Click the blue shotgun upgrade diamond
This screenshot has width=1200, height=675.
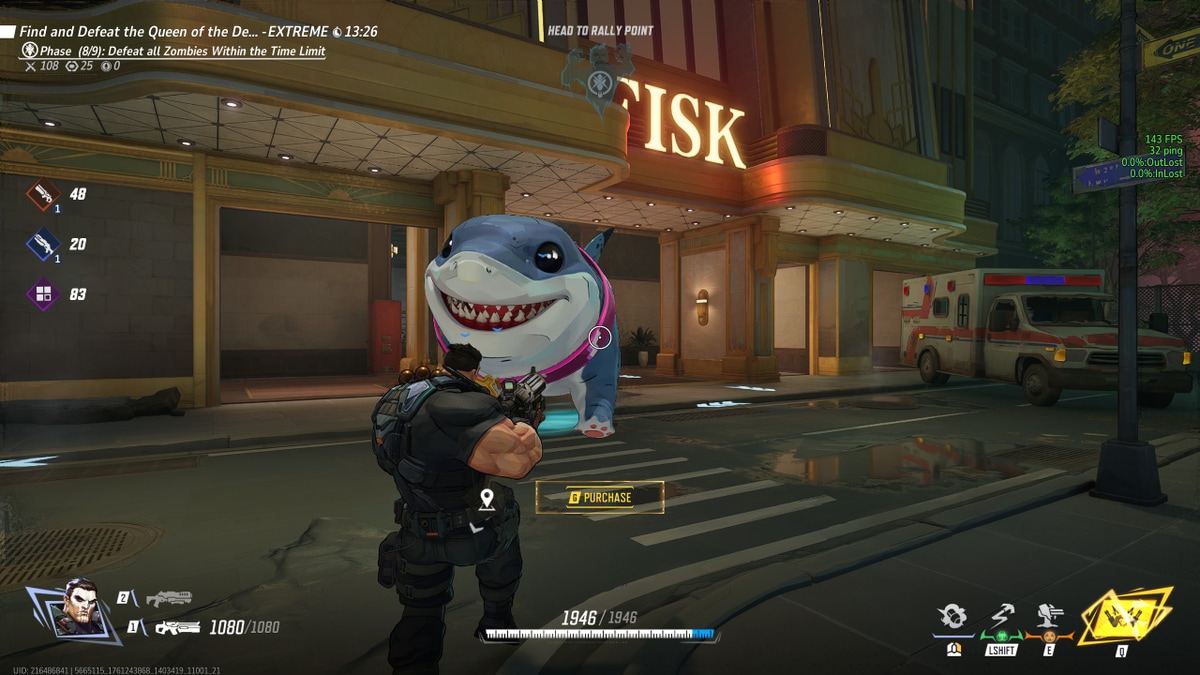(x=43, y=244)
